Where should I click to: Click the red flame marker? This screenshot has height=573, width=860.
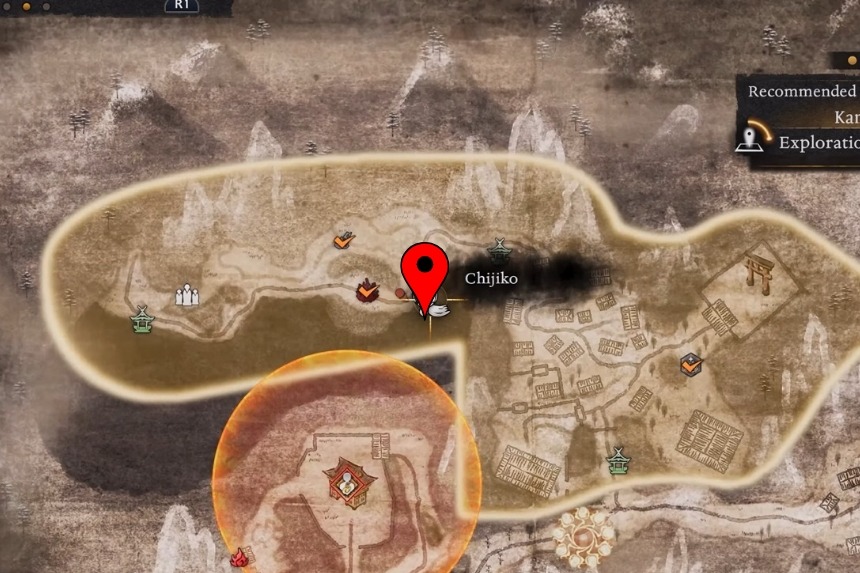point(239,558)
